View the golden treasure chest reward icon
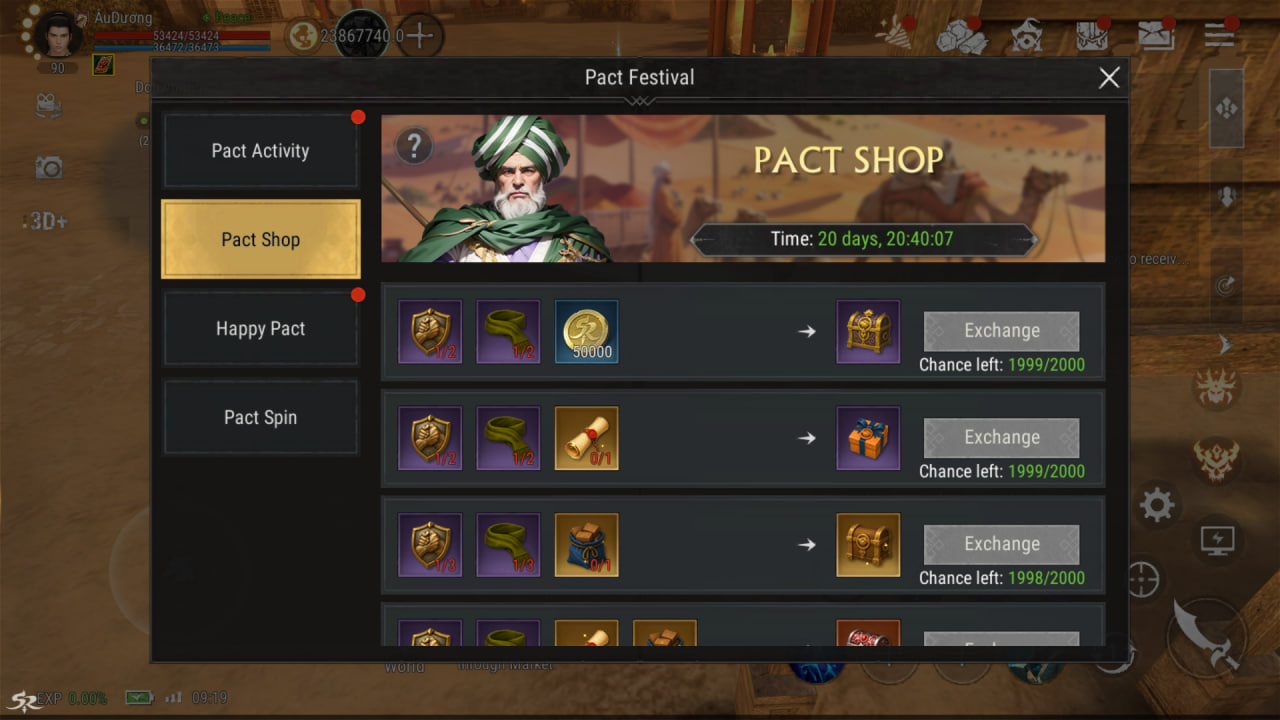The height and width of the screenshot is (720, 1280). [868, 331]
